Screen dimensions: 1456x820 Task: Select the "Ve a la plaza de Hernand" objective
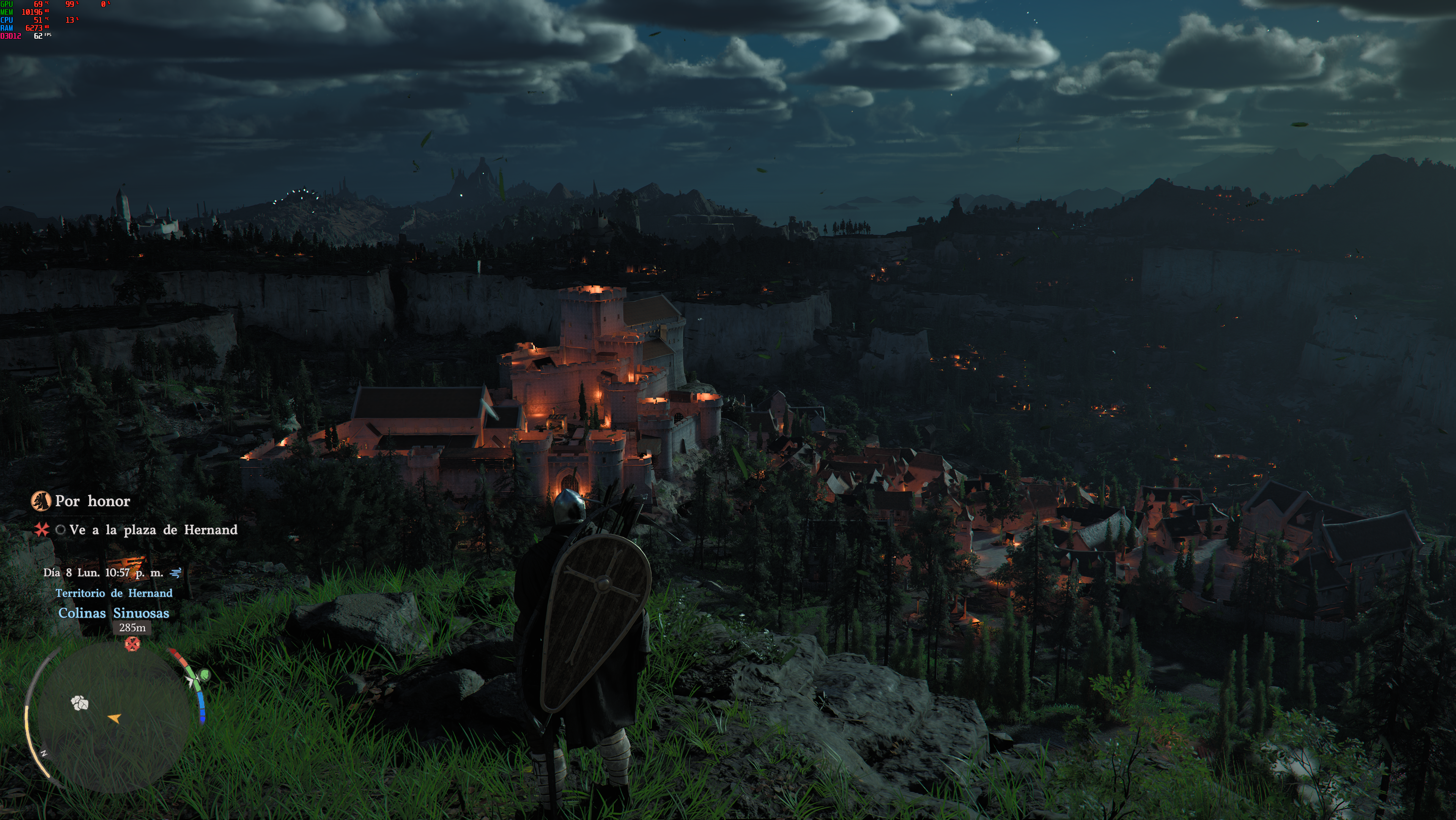pos(153,530)
